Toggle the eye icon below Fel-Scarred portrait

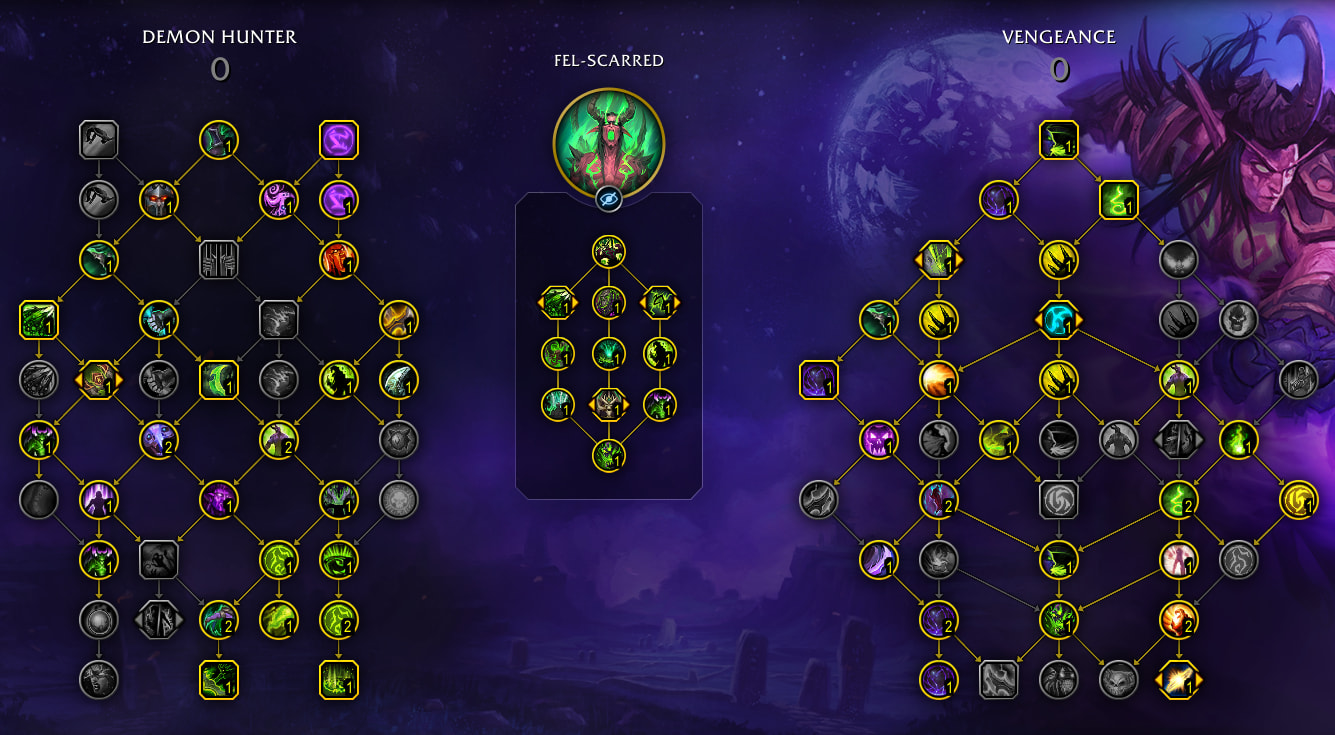(x=608, y=199)
